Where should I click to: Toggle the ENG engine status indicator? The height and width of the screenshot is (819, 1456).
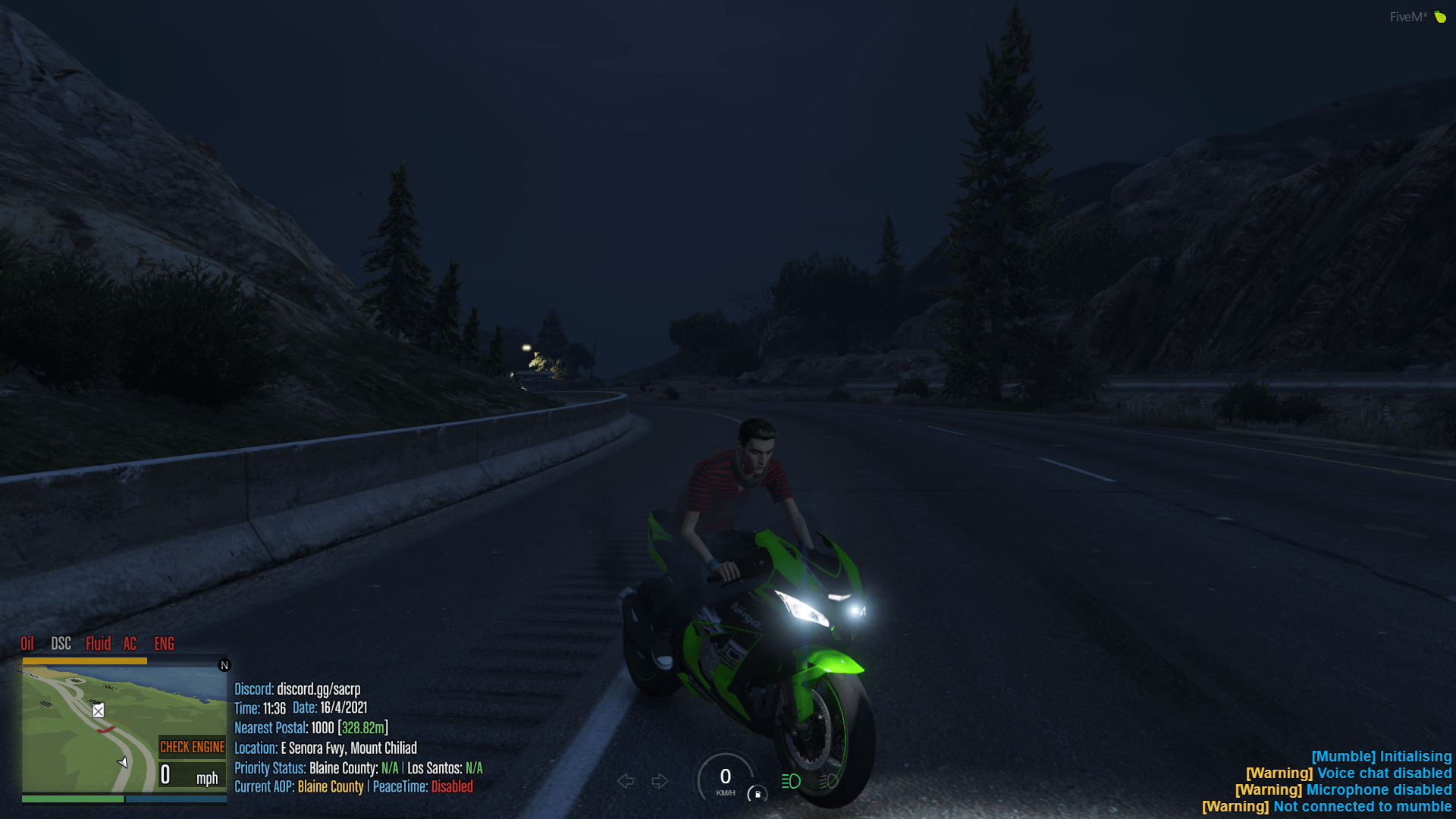click(x=163, y=644)
